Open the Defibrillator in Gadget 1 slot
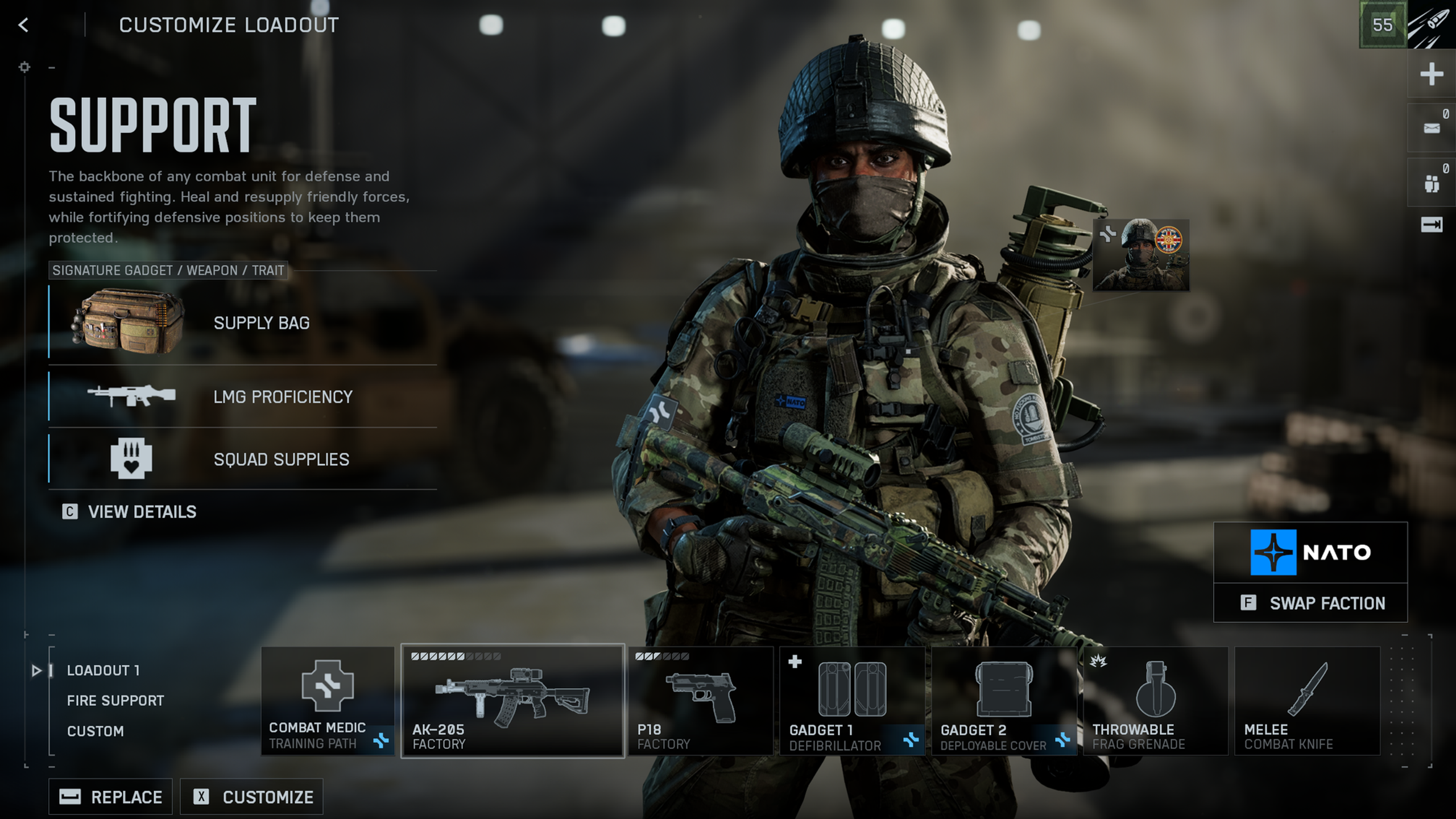 850,701
